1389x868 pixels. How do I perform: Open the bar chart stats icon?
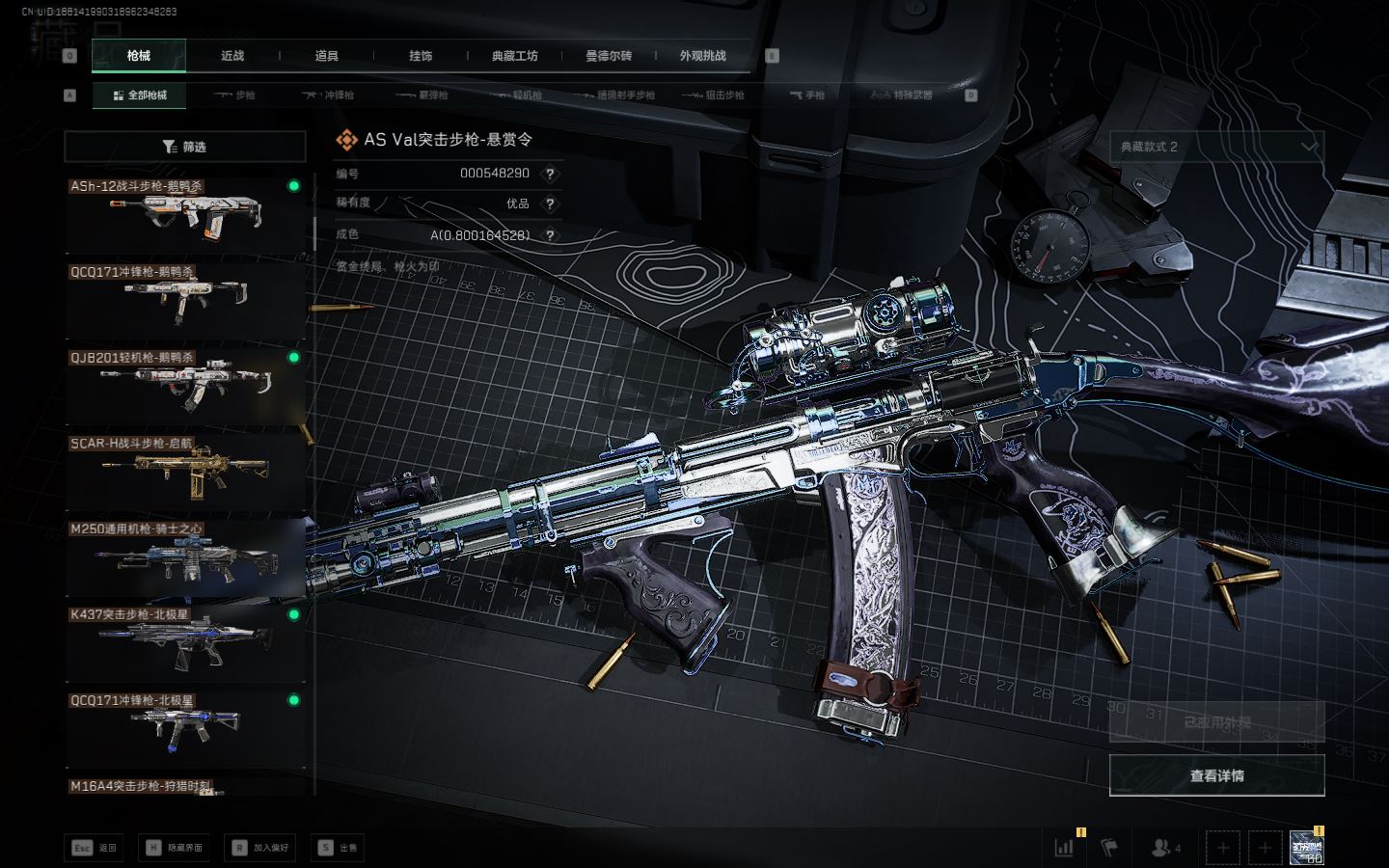[1064, 848]
